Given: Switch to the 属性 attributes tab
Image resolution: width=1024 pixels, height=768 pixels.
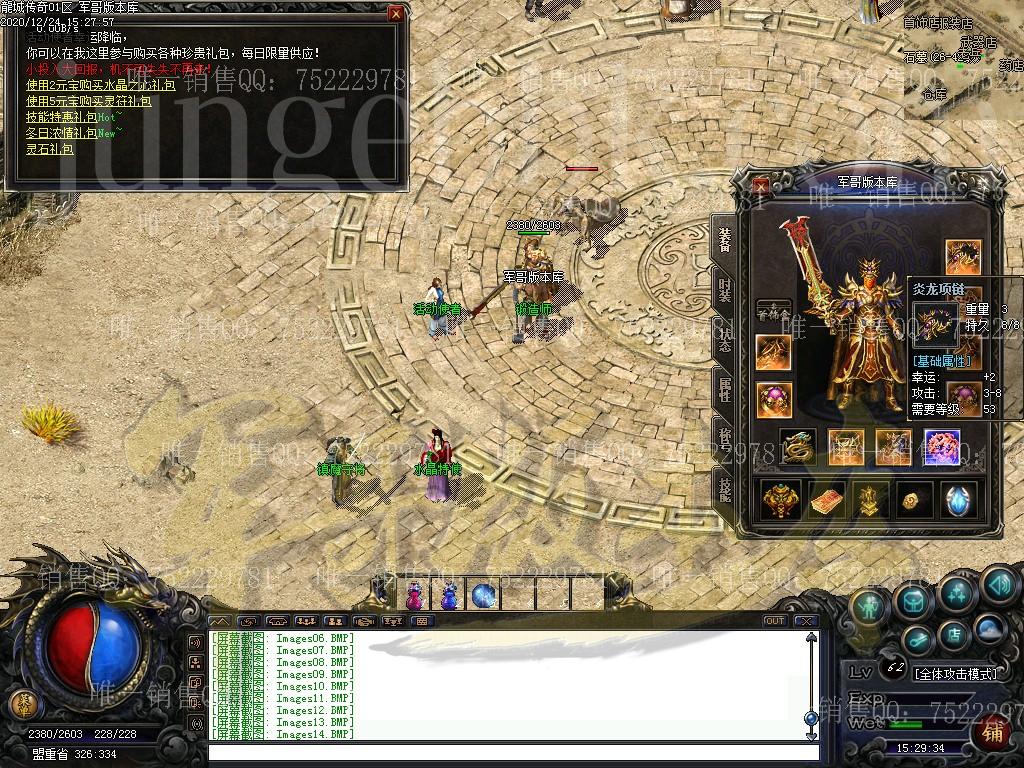Looking at the screenshot, I should coord(724,390).
